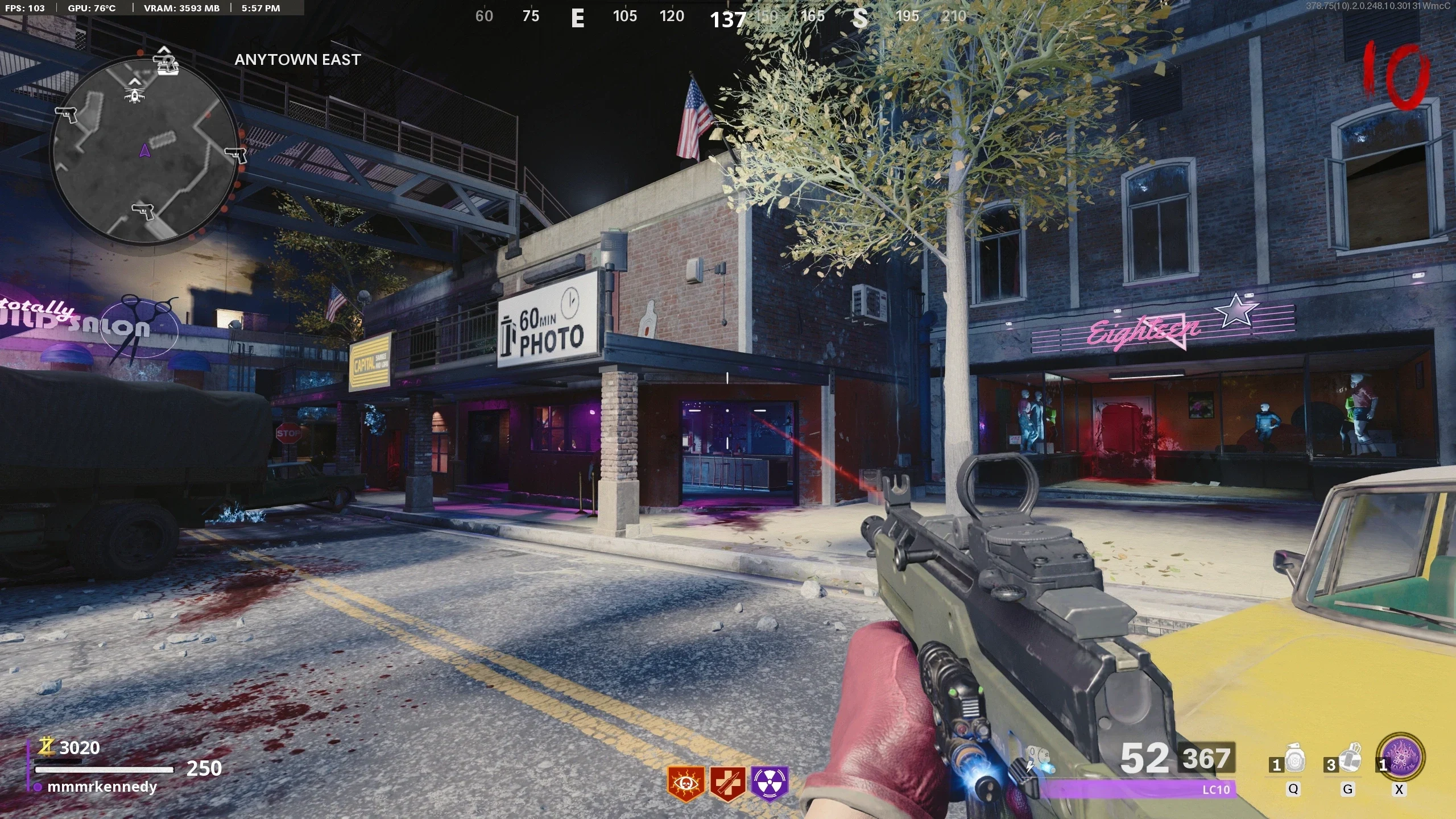Image resolution: width=1456 pixels, height=819 pixels.
Task: Select the Death Perception eye perk icon
Action: (x=685, y=783)
